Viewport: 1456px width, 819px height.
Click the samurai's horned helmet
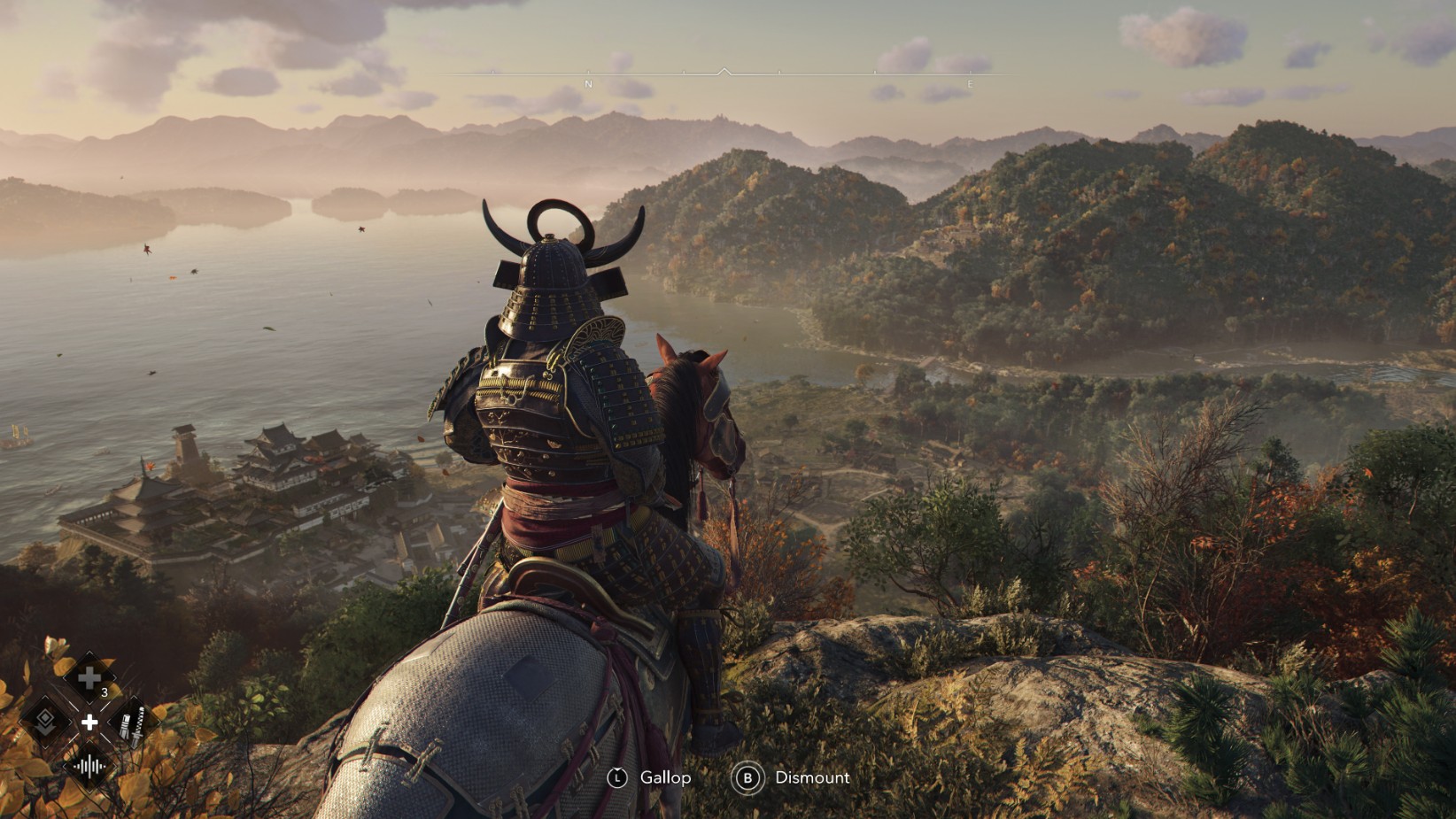pos(554,266)
